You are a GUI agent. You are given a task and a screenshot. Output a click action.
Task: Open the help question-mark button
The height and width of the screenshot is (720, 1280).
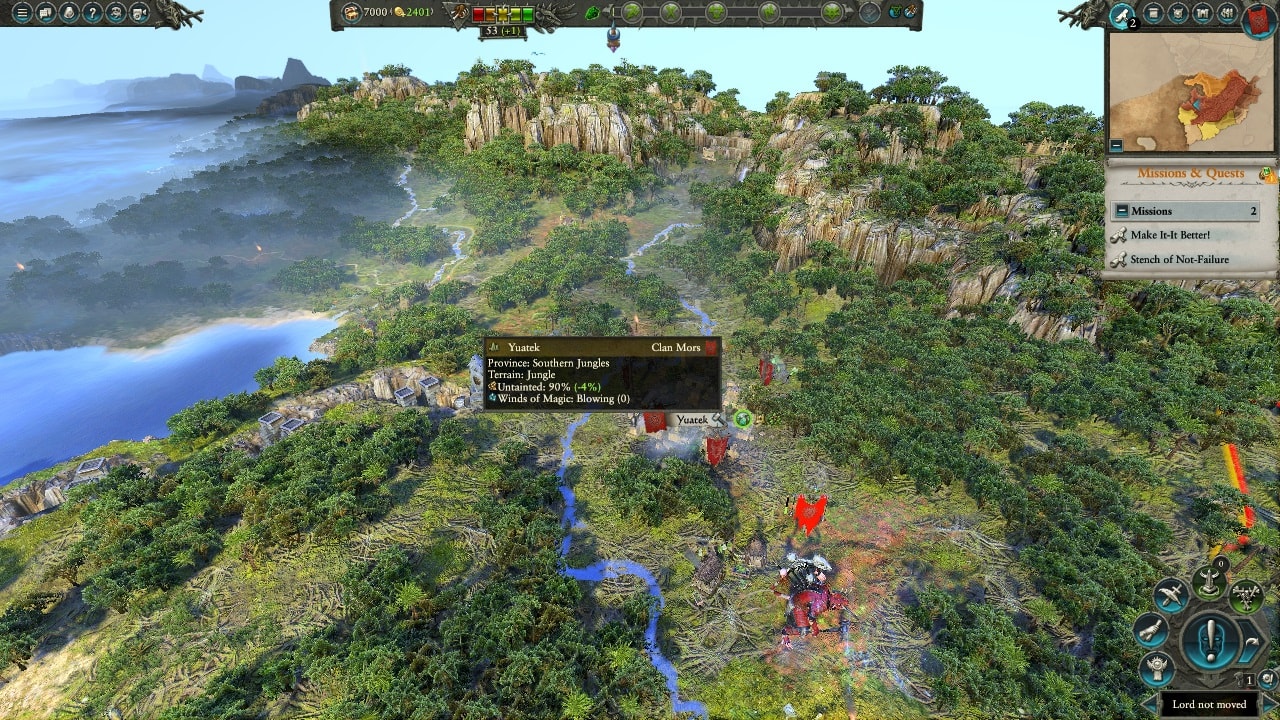(93, 13)
